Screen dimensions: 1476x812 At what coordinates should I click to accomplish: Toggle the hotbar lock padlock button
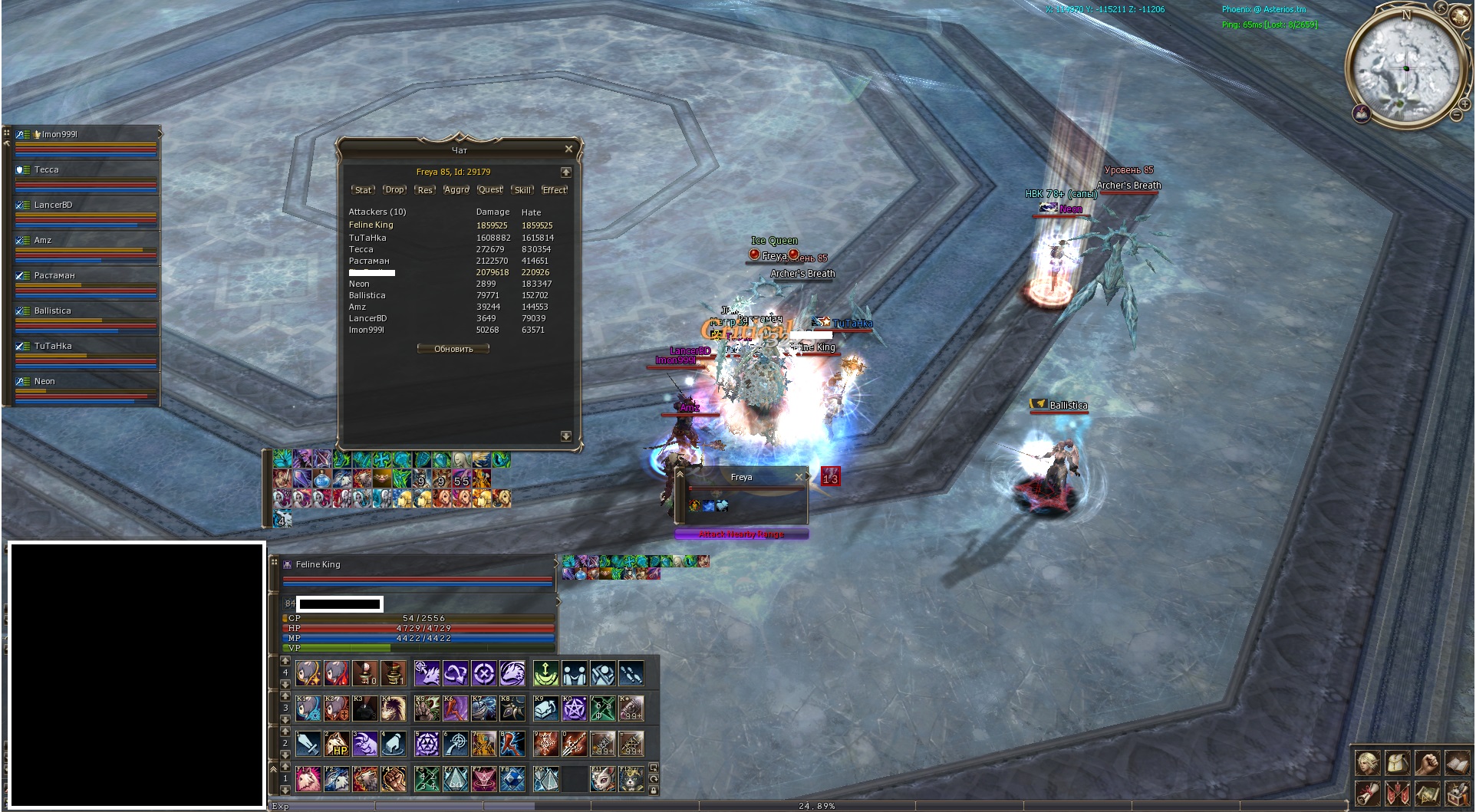tap(654, 791)
